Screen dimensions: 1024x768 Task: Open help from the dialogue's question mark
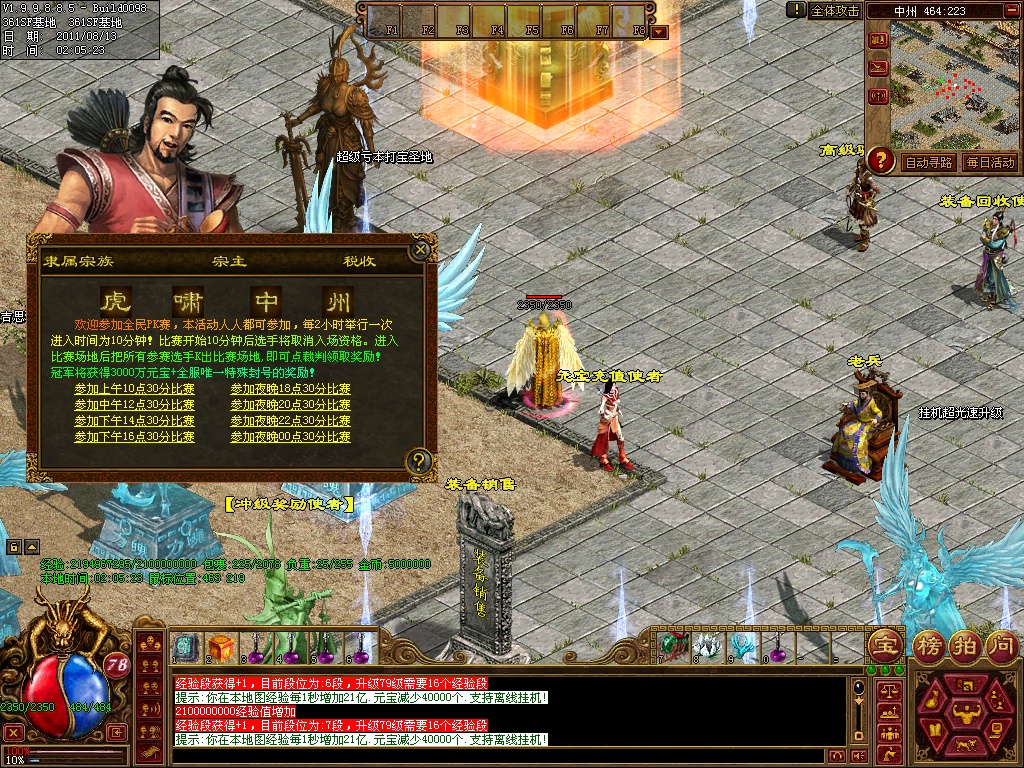[x=419, y=461]
